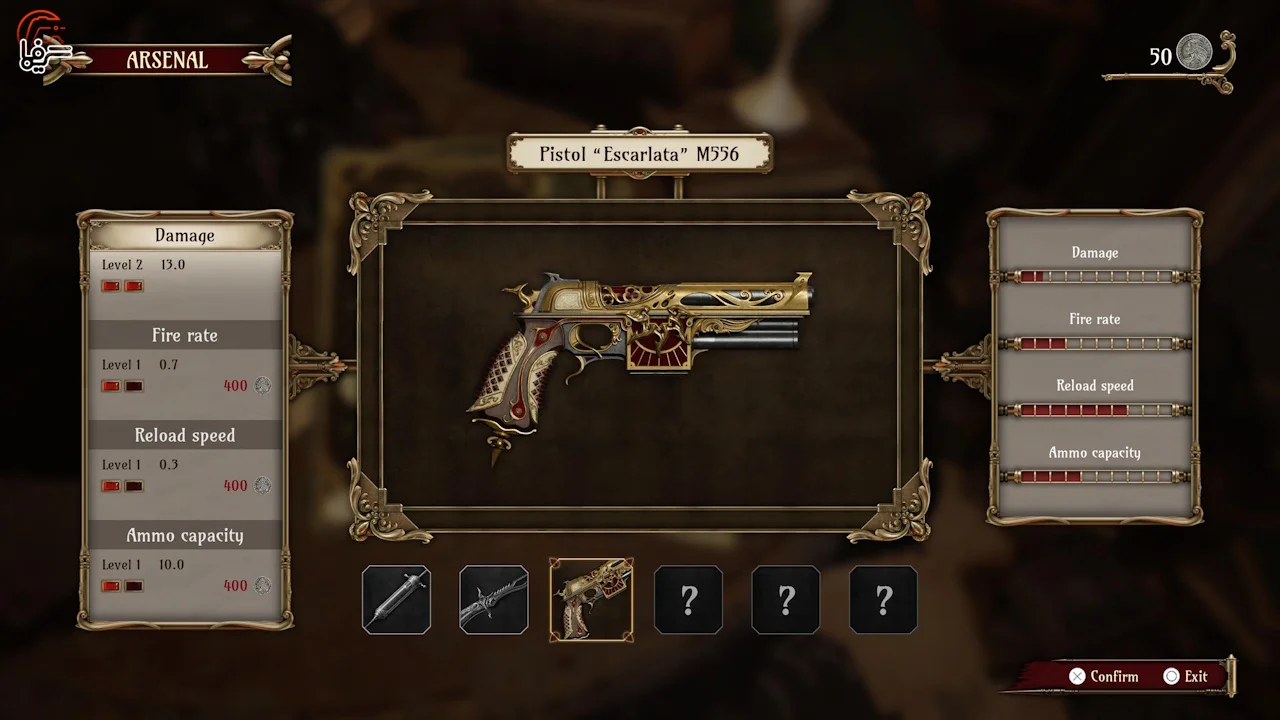Select the syringe weapon slot
1280x720 pixels.
(x=396, y=600)
